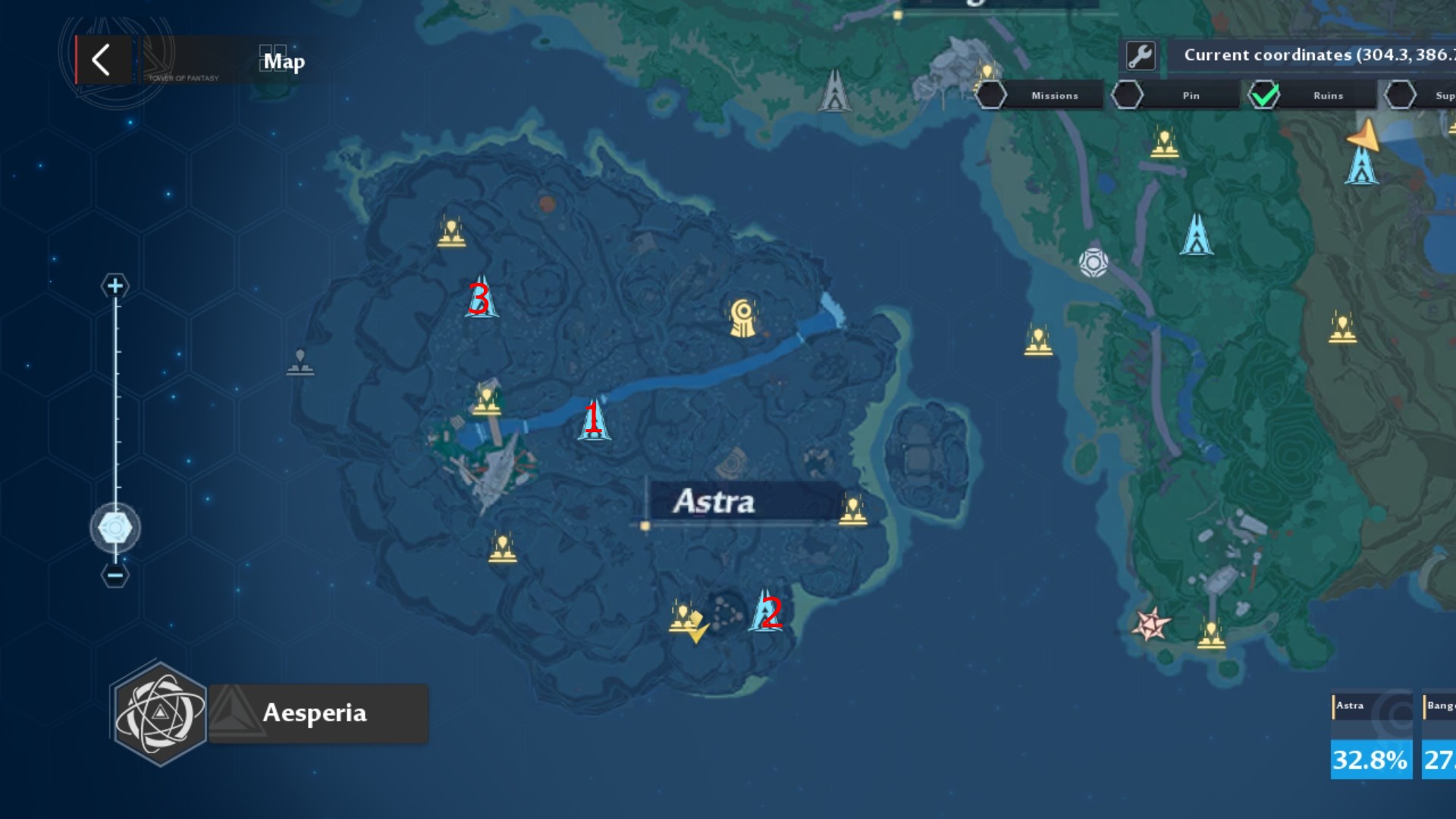Zoom in with the plus button
Screen dimensions: 1456x819
tap(115, 286)
